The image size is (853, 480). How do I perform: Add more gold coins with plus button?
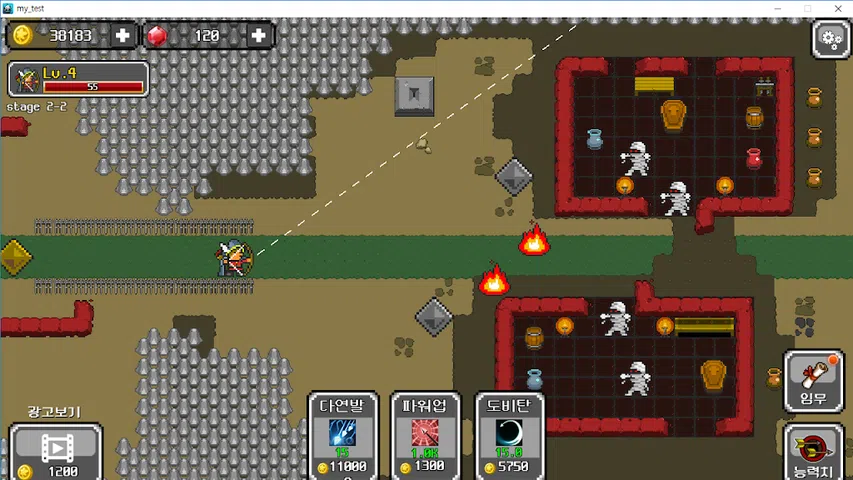(x=123, y=36)
